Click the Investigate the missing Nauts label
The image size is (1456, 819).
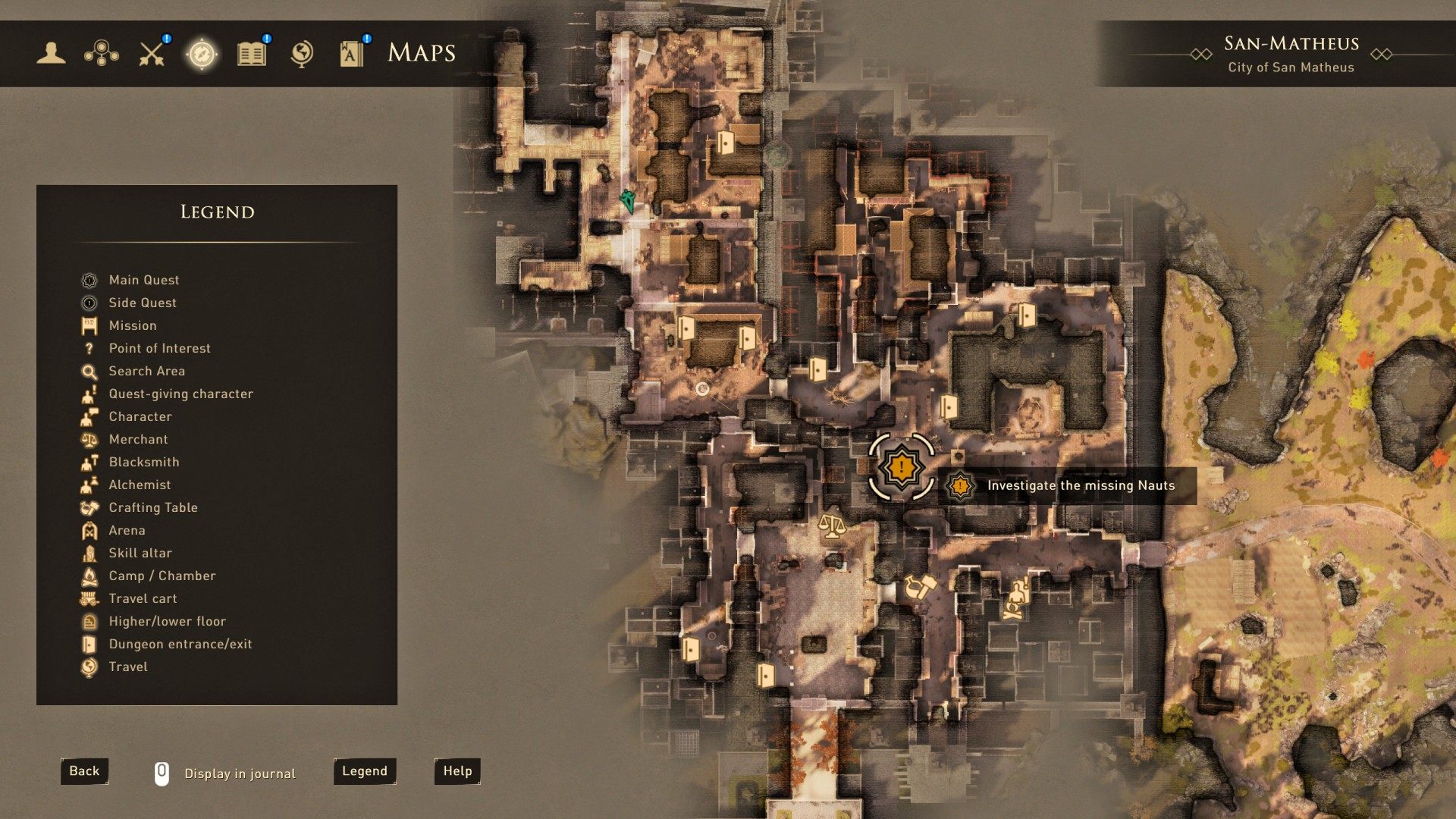tap(1080, 486)
